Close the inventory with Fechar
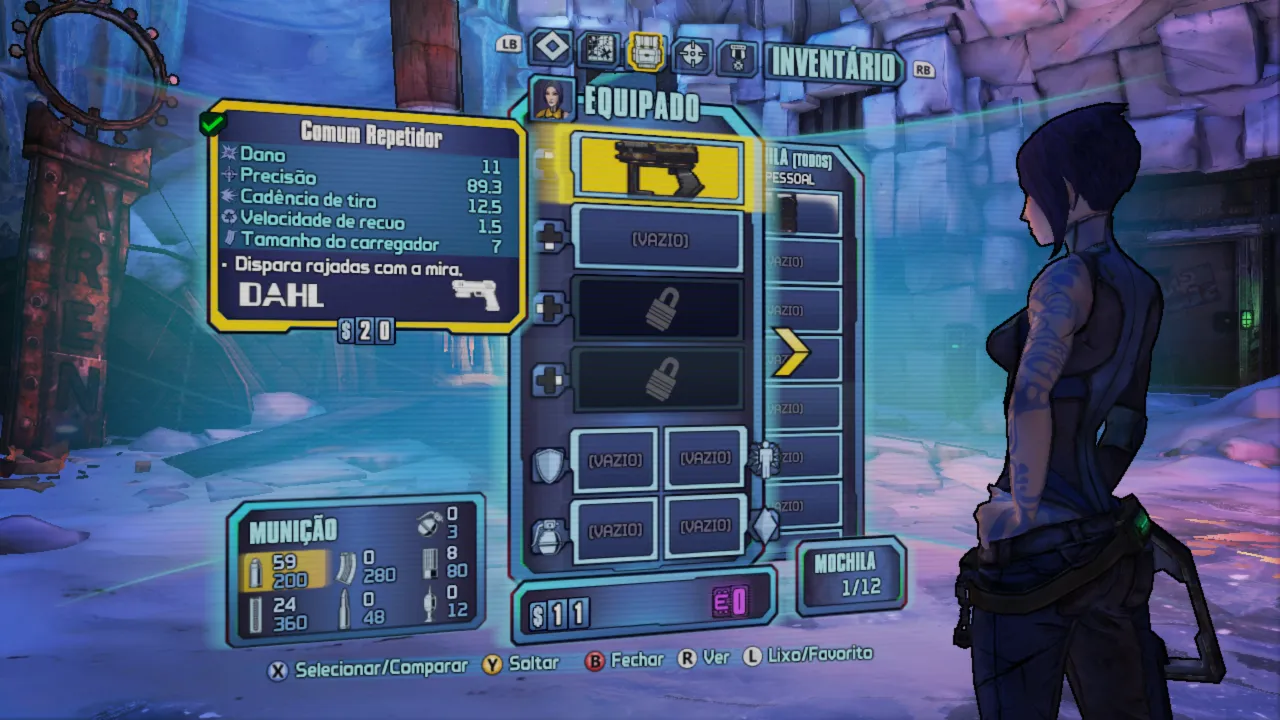This screenshot has height=720, width=1280. click(x=625, y=659)
